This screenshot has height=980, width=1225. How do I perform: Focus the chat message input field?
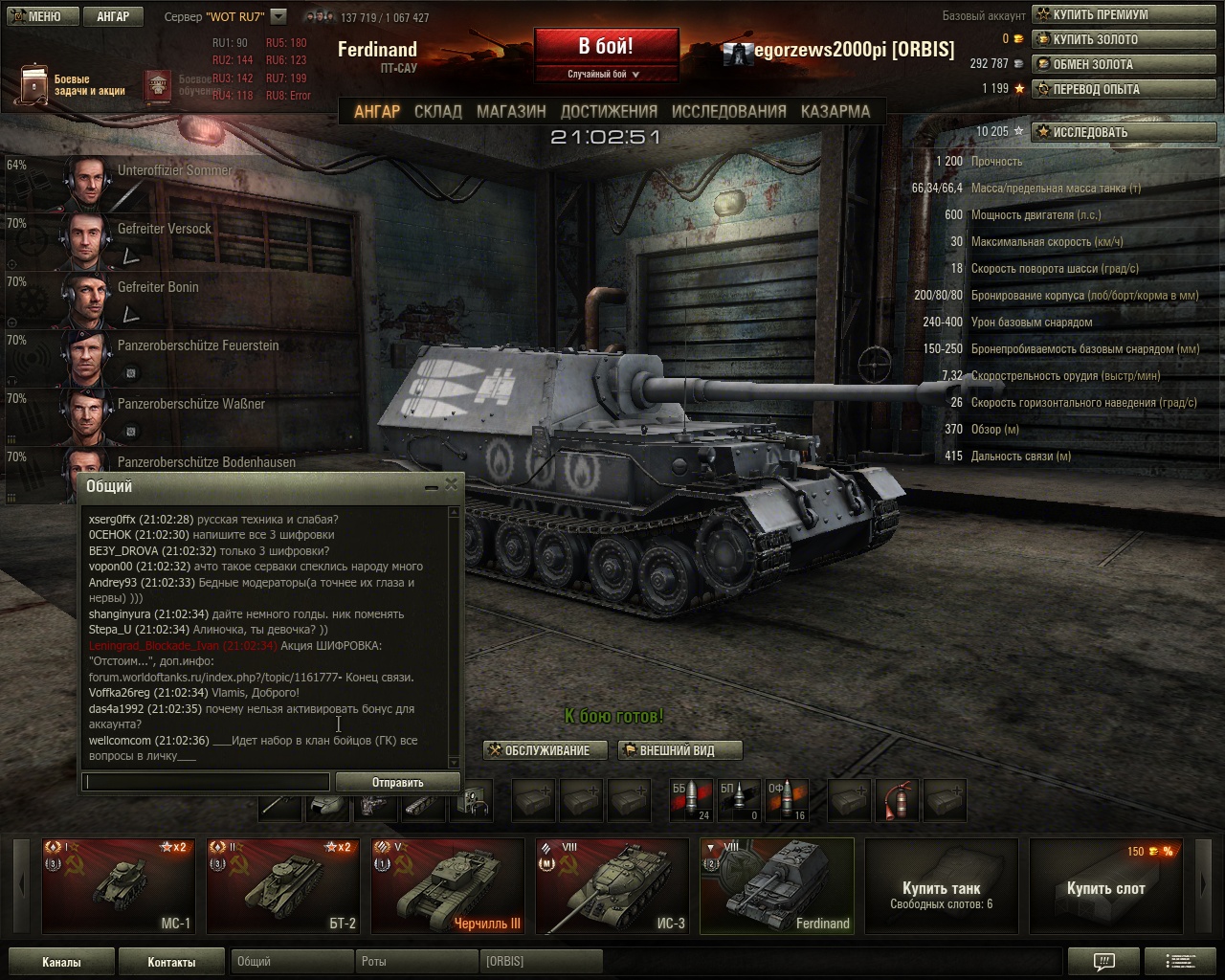click(x=206, y=782)
